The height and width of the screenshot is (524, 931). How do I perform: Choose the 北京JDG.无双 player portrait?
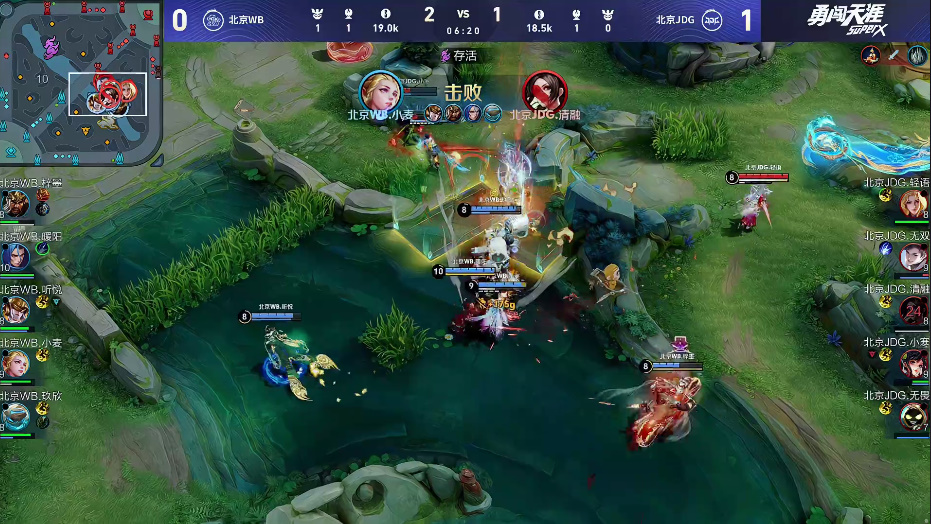[914, 258]
